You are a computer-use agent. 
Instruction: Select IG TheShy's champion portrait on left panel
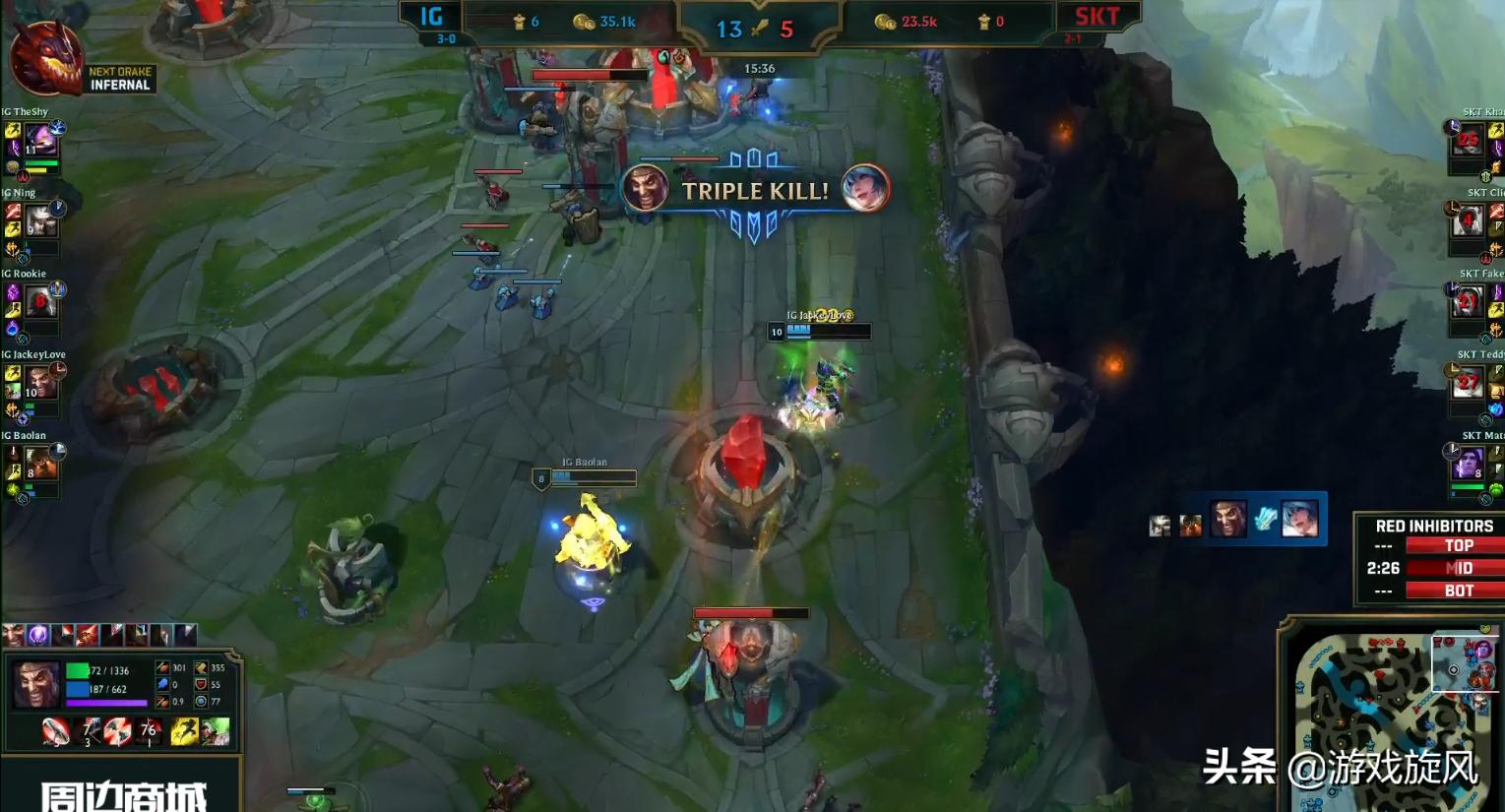click(39, 138)
